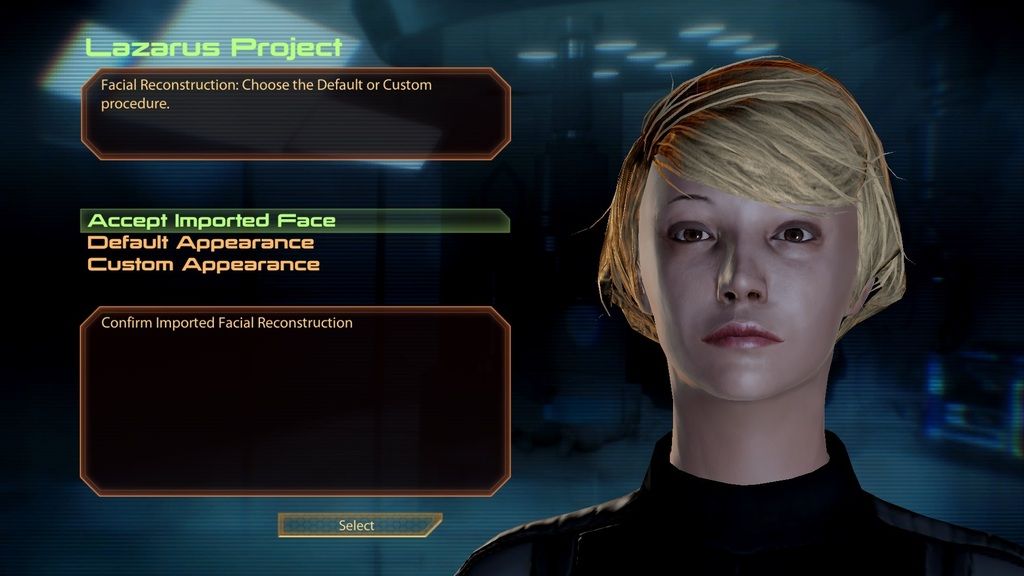Open Custom Appearance option
Viewport: 1024px width, 576px height.
coord(204,265)
